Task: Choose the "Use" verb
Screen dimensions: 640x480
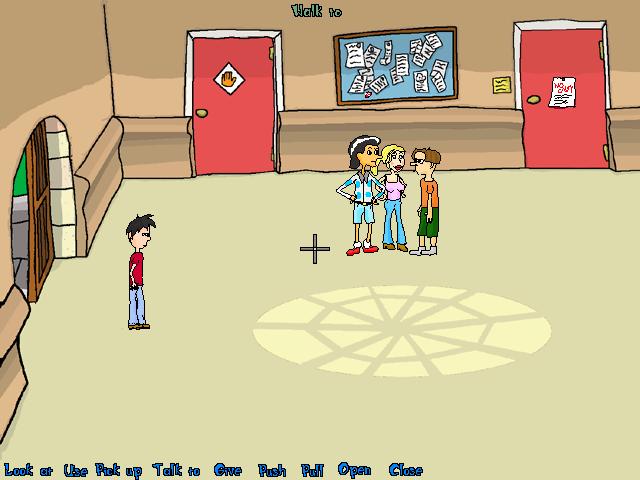Action: pyautogui.click(x=76, y=470)
